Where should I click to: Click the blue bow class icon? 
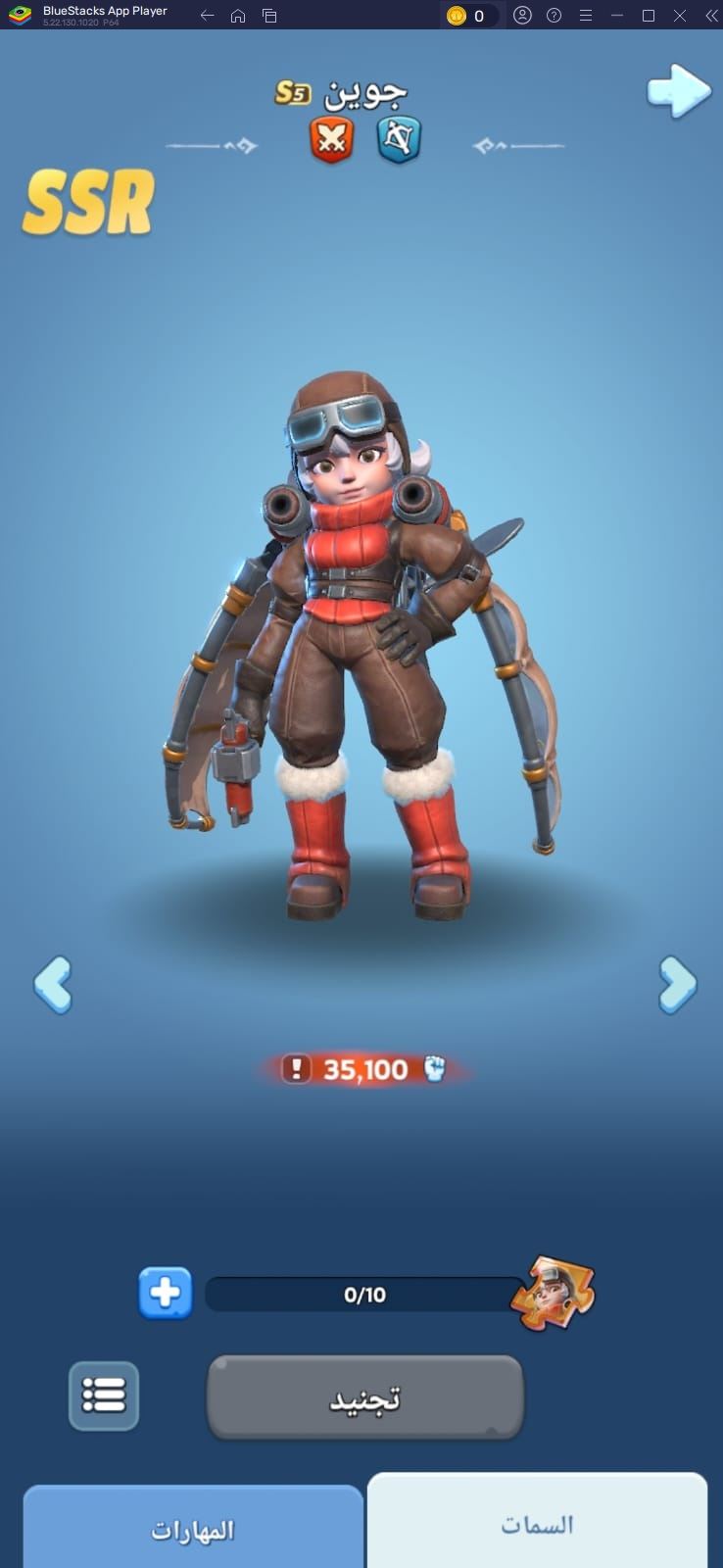pos(399,139)
